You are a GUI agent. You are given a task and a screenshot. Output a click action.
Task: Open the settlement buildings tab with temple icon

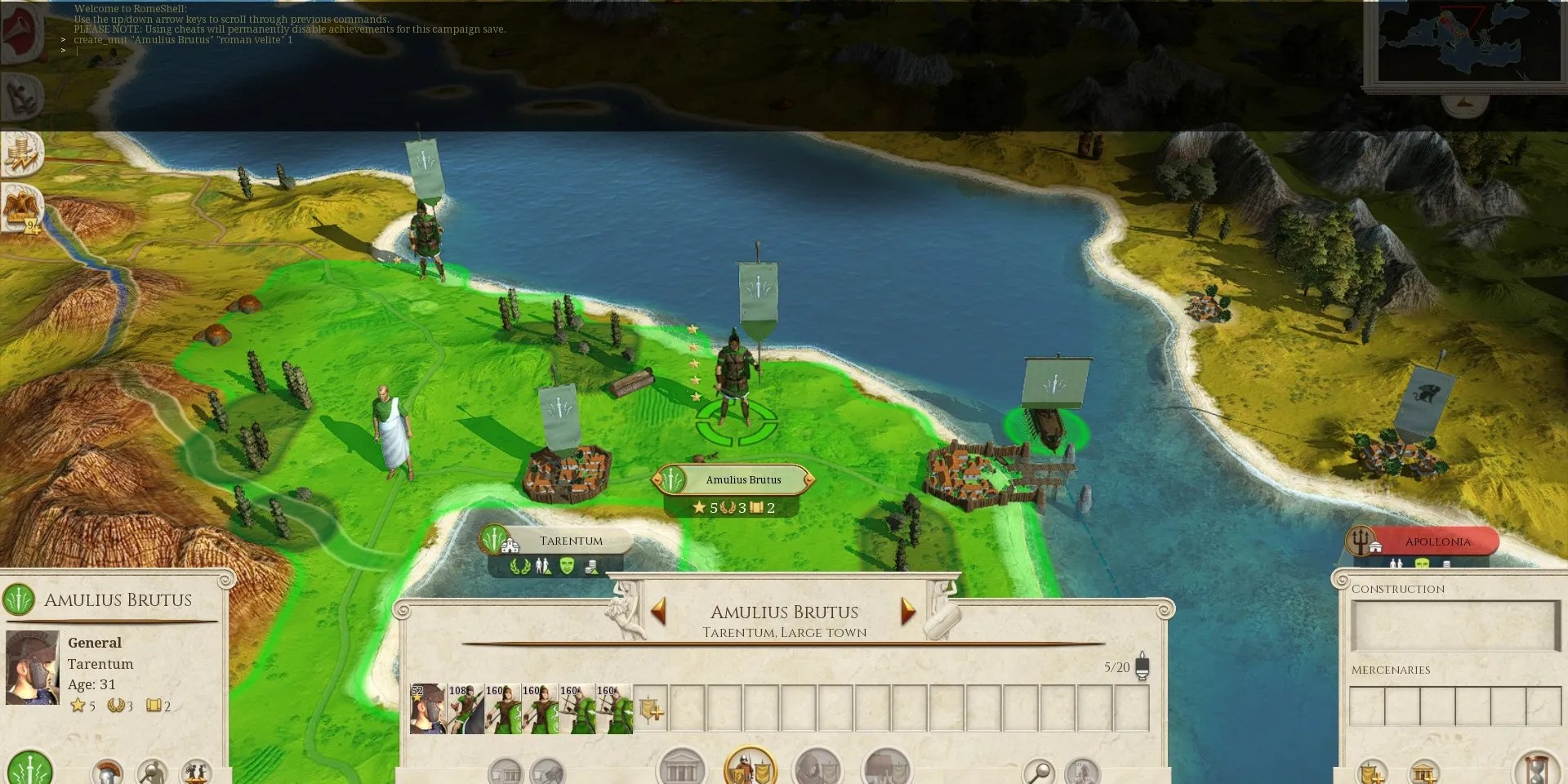pos(681,768)
